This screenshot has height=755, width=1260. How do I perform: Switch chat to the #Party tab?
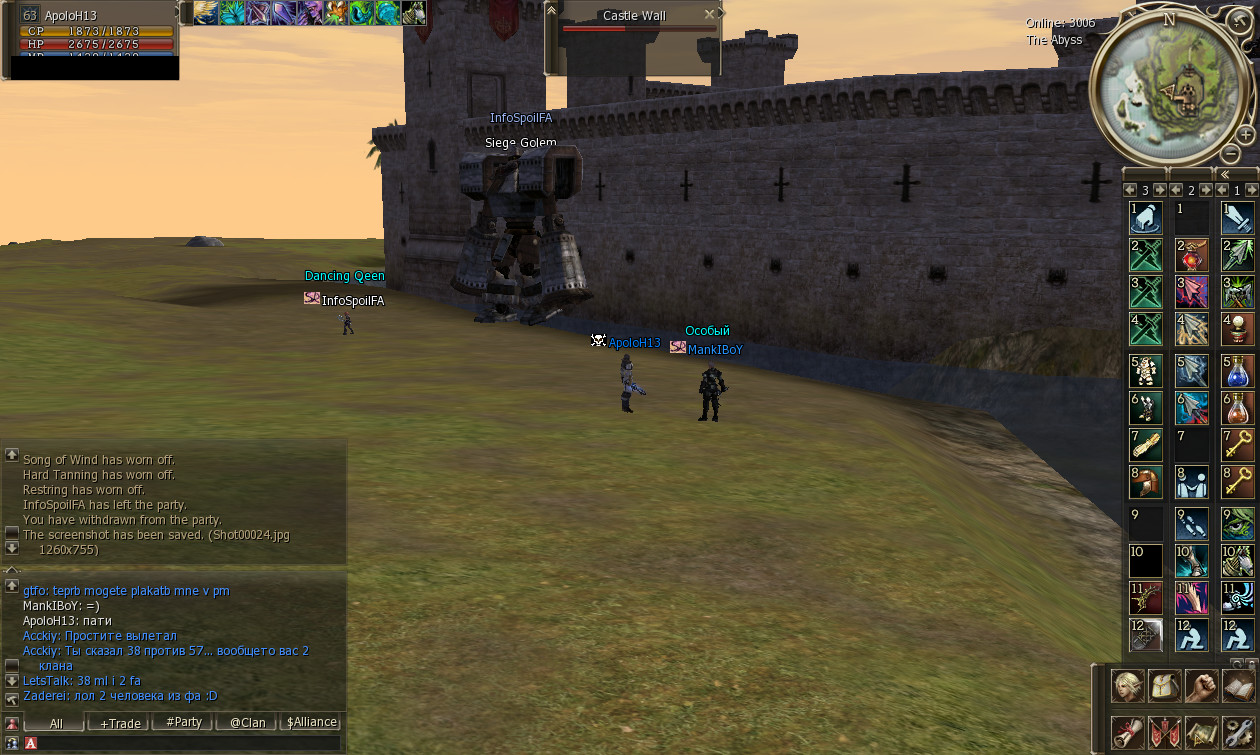coord(183,722)
